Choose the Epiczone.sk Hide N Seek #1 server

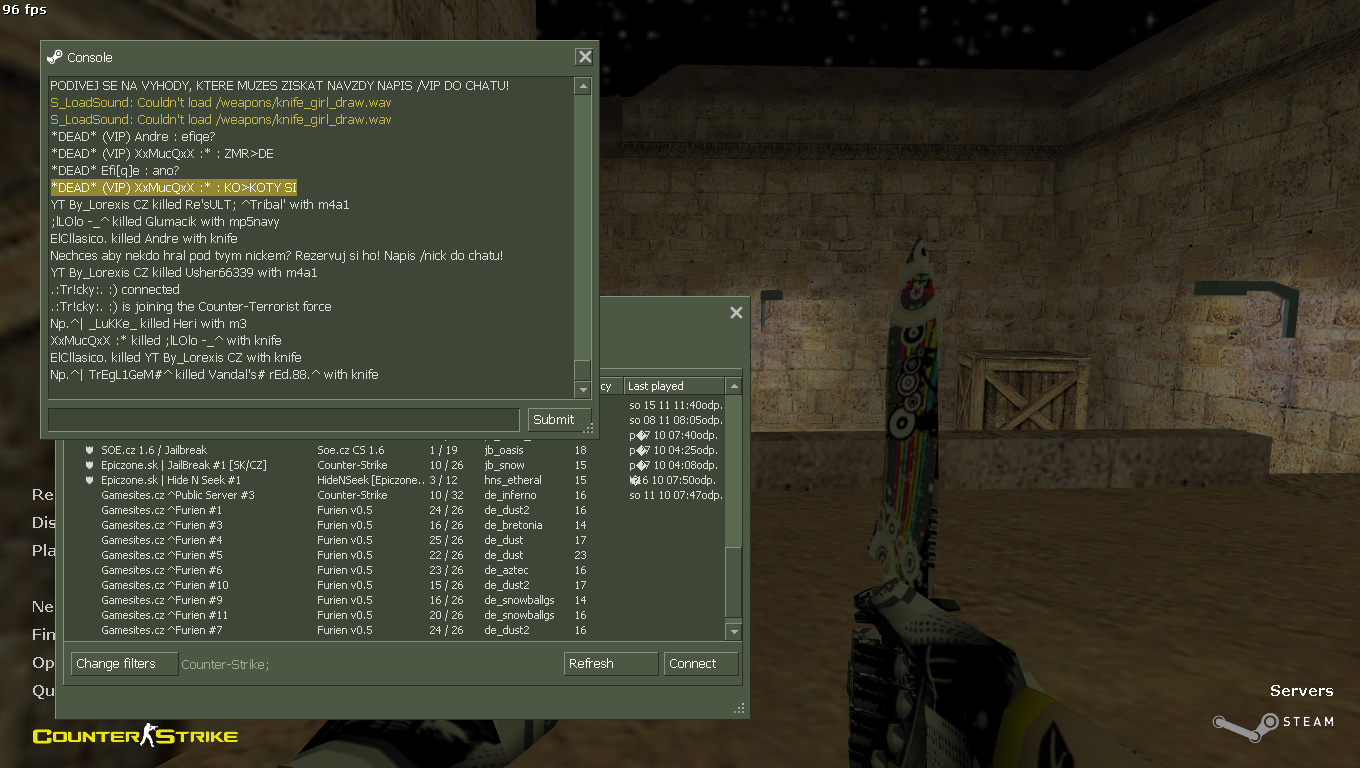(171, 480)
